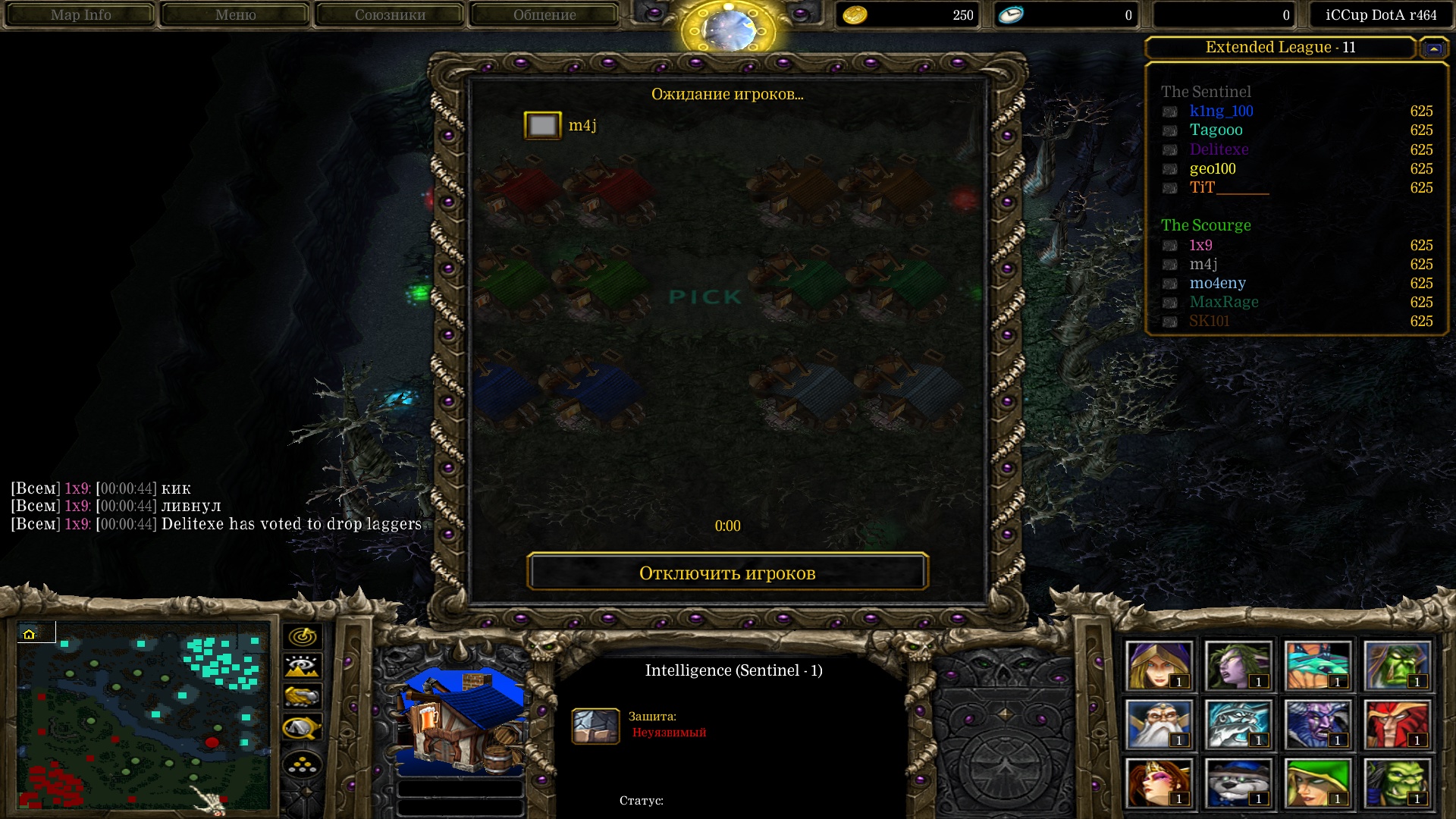Toggle minimap creep camp display button

[303, 728]
